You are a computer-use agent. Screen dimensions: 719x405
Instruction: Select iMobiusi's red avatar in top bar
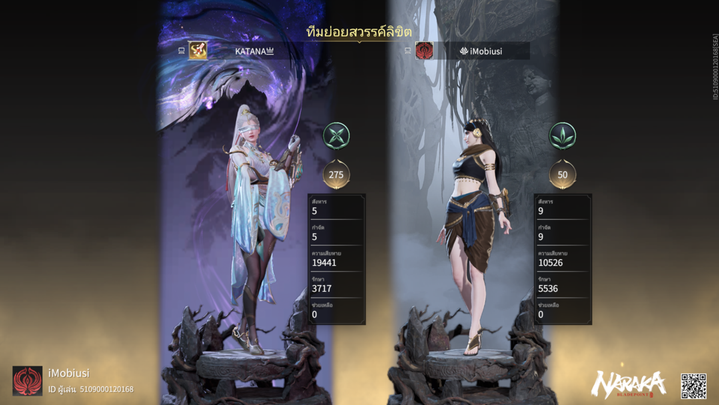click(x=424, y=50)
